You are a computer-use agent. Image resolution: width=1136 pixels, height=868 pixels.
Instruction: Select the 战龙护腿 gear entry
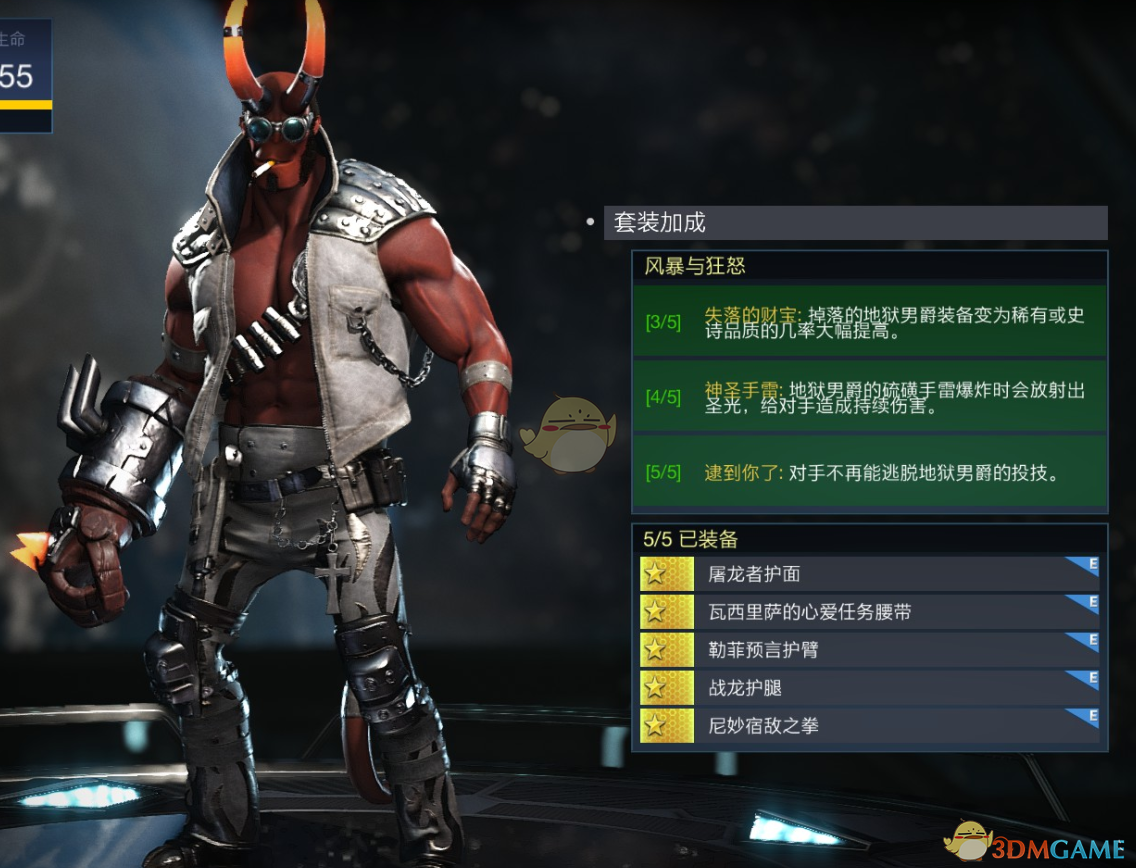[869, 688]
